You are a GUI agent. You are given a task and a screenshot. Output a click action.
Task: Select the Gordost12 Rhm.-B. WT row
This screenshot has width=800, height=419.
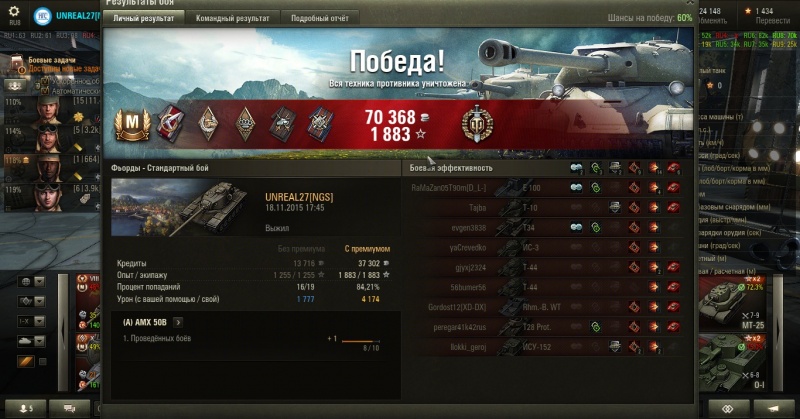545,306
